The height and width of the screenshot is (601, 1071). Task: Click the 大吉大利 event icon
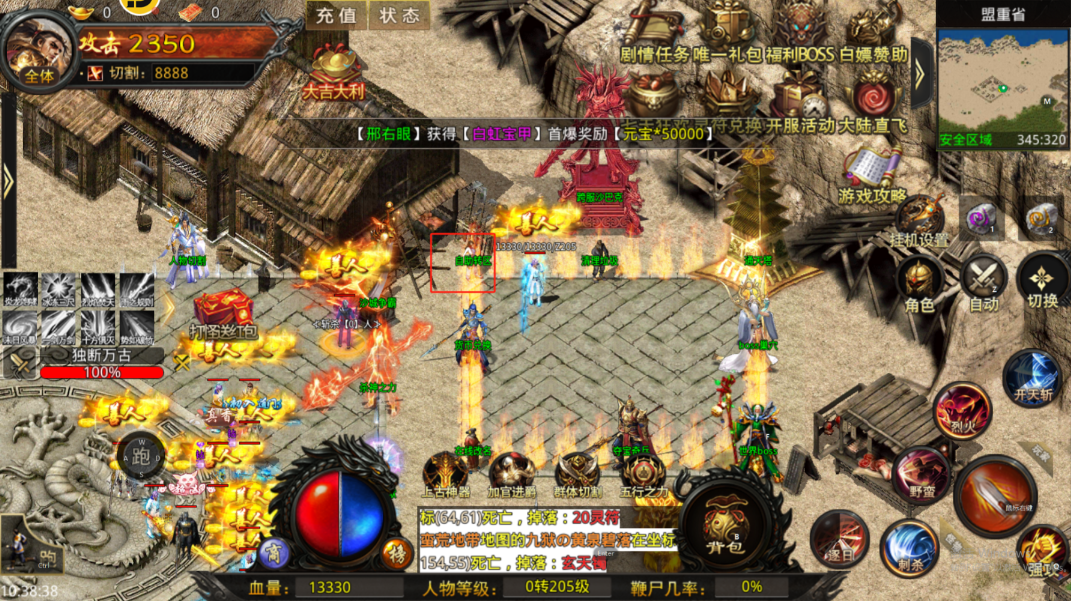pyautogui.click(x=334, y=69)
